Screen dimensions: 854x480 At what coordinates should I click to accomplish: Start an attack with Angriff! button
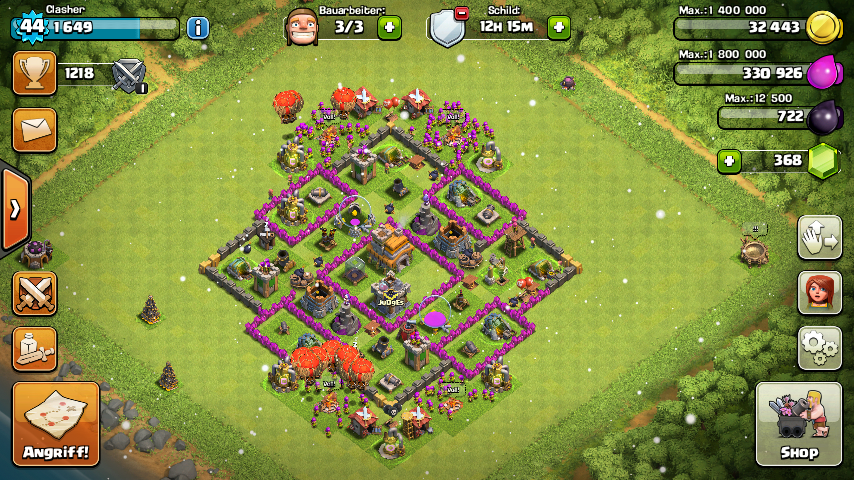tap(56, 424)
